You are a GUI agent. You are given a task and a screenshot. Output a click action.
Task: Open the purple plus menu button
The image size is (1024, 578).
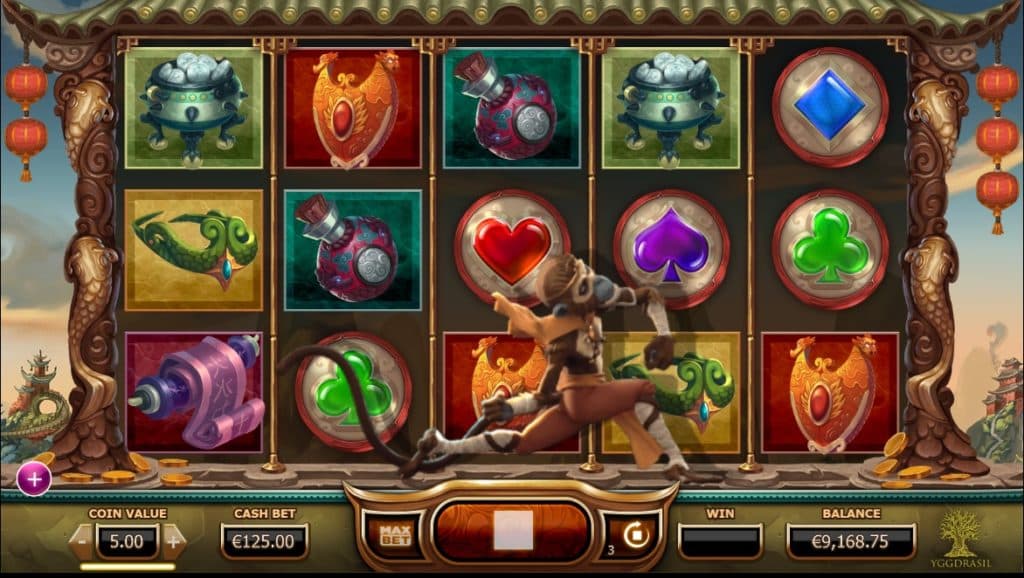pyautogui.click(x=34, y=479)
